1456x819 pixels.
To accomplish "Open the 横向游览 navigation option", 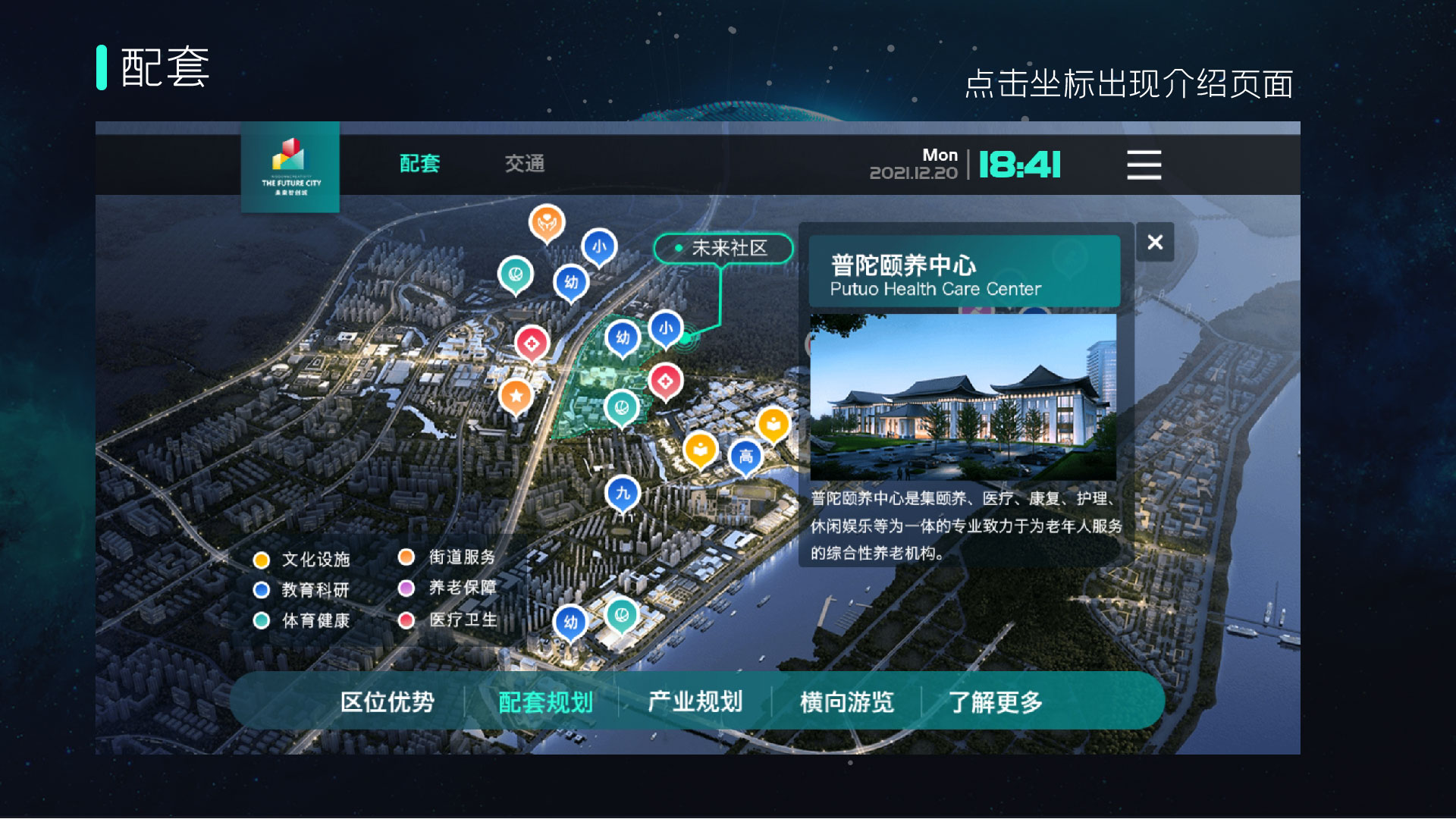I will pyautogui.click(x=849, y=703).
